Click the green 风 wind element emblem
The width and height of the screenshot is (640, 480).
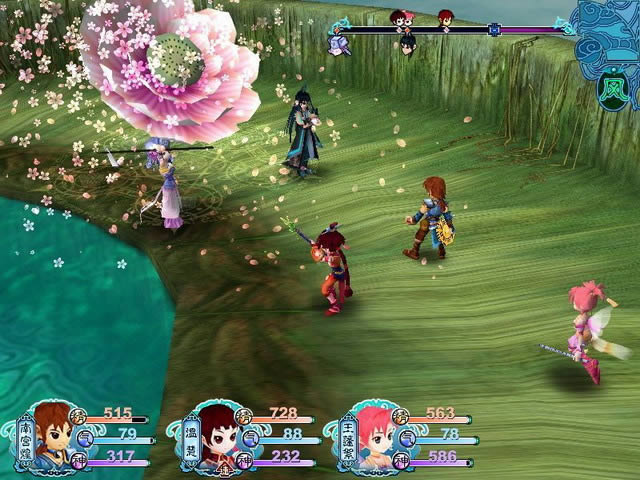[x=609, y=89]
